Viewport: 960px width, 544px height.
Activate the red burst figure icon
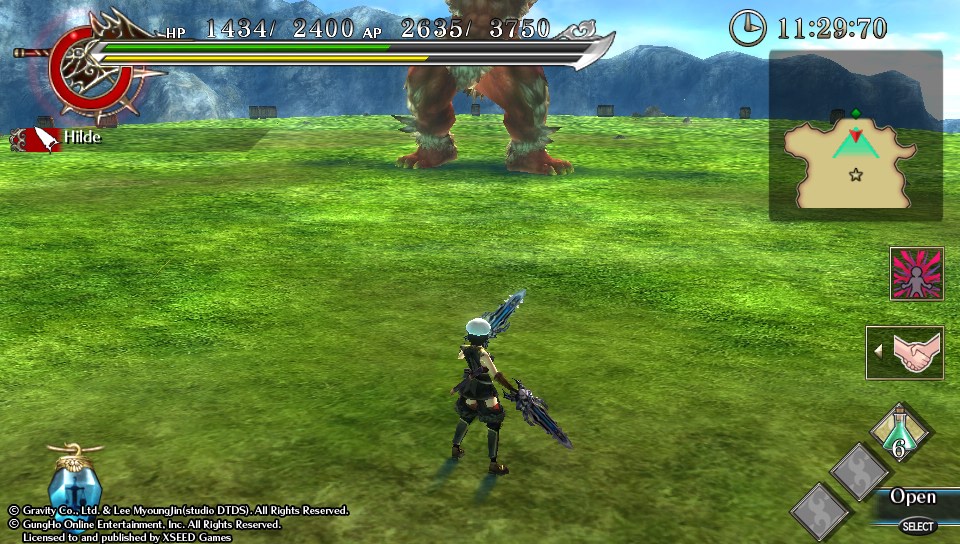point(916,273)
